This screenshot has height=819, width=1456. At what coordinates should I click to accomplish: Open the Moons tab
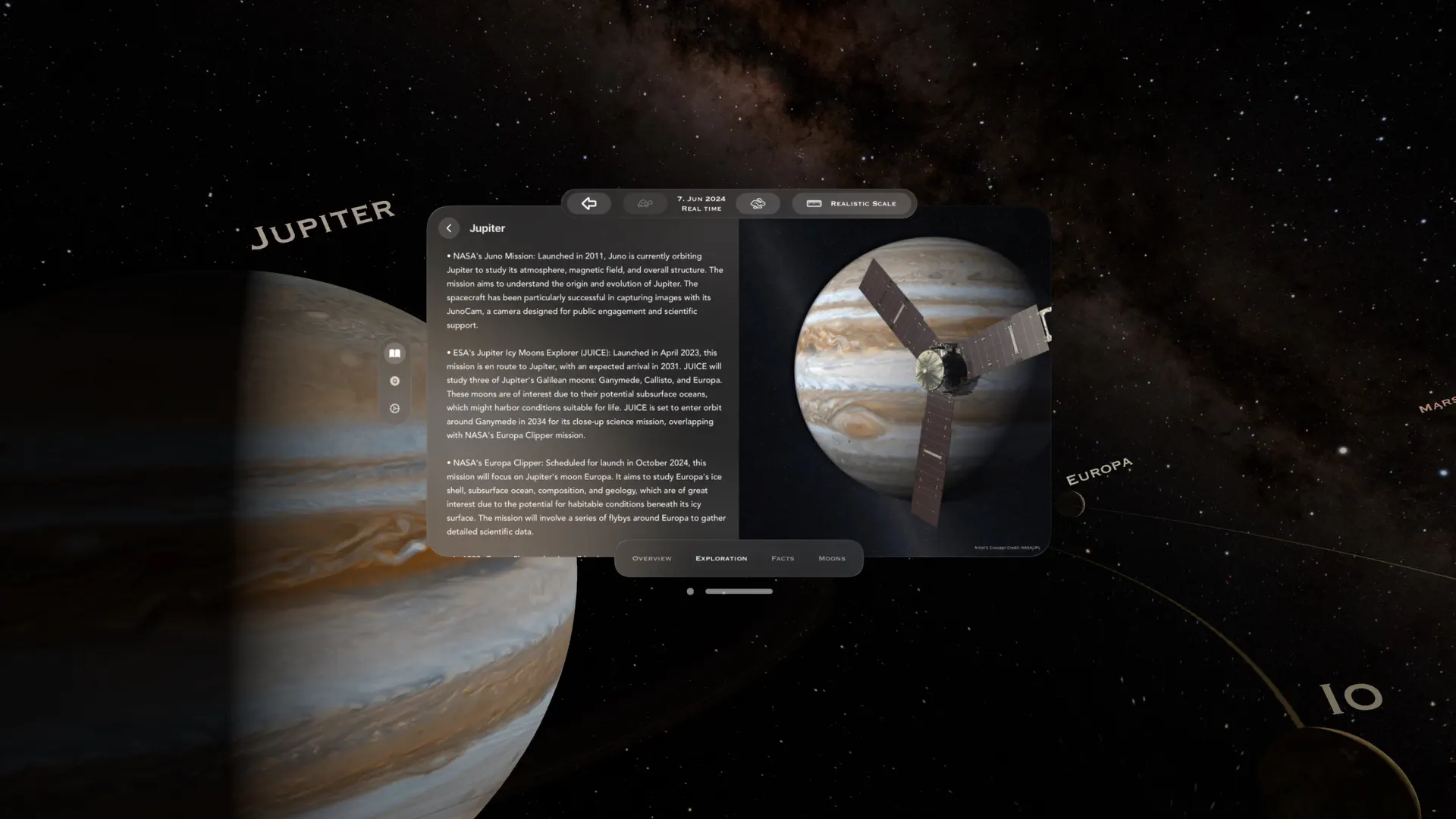tap(832, 558)
